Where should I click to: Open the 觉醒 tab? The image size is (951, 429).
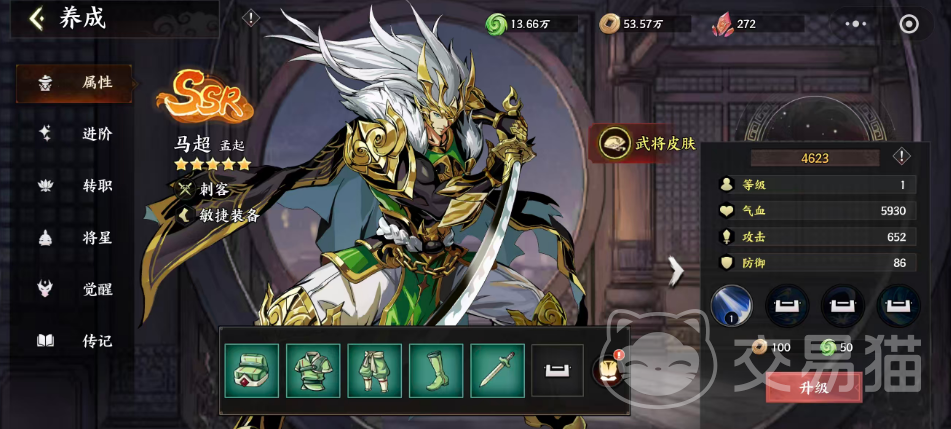[75, 289]
